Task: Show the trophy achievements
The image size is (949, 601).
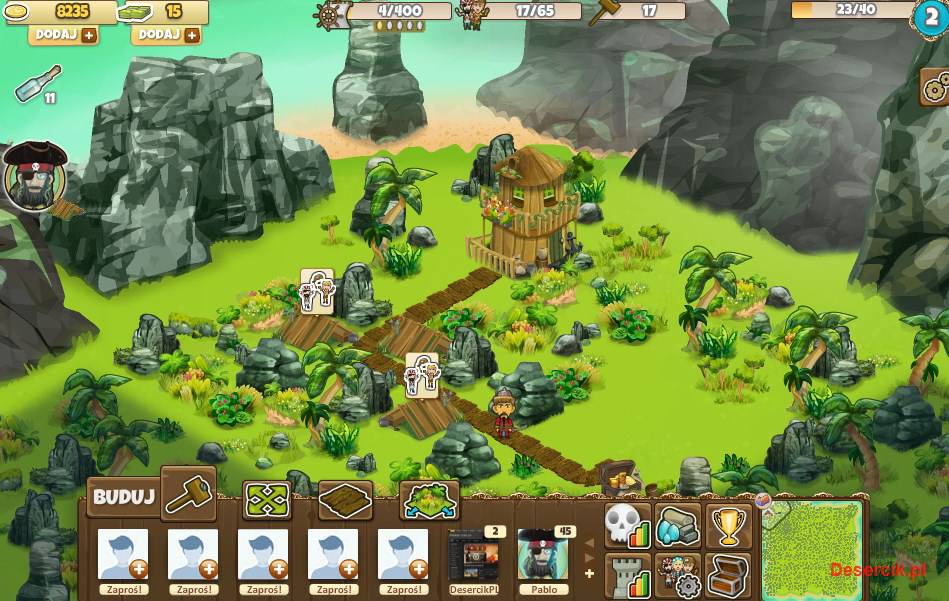Action: (x=729, y=526)
